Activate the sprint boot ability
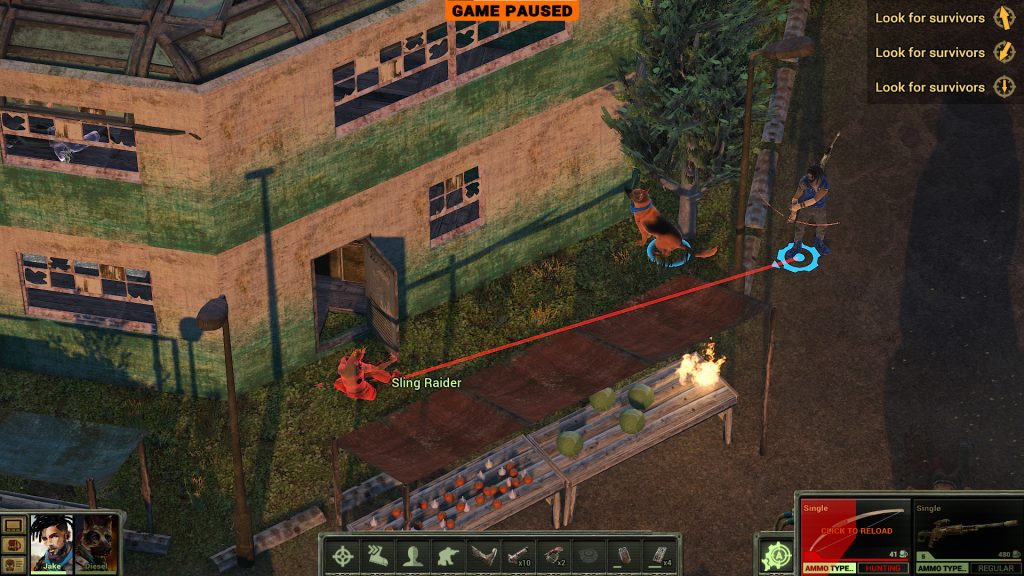 [377, 555]
